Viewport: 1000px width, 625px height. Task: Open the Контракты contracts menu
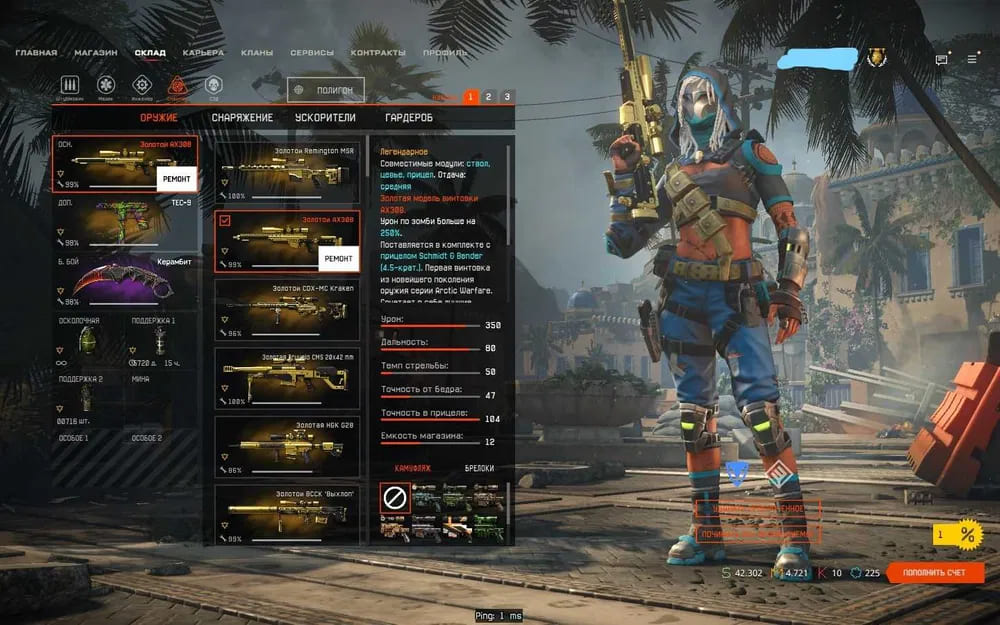point(378,52)
